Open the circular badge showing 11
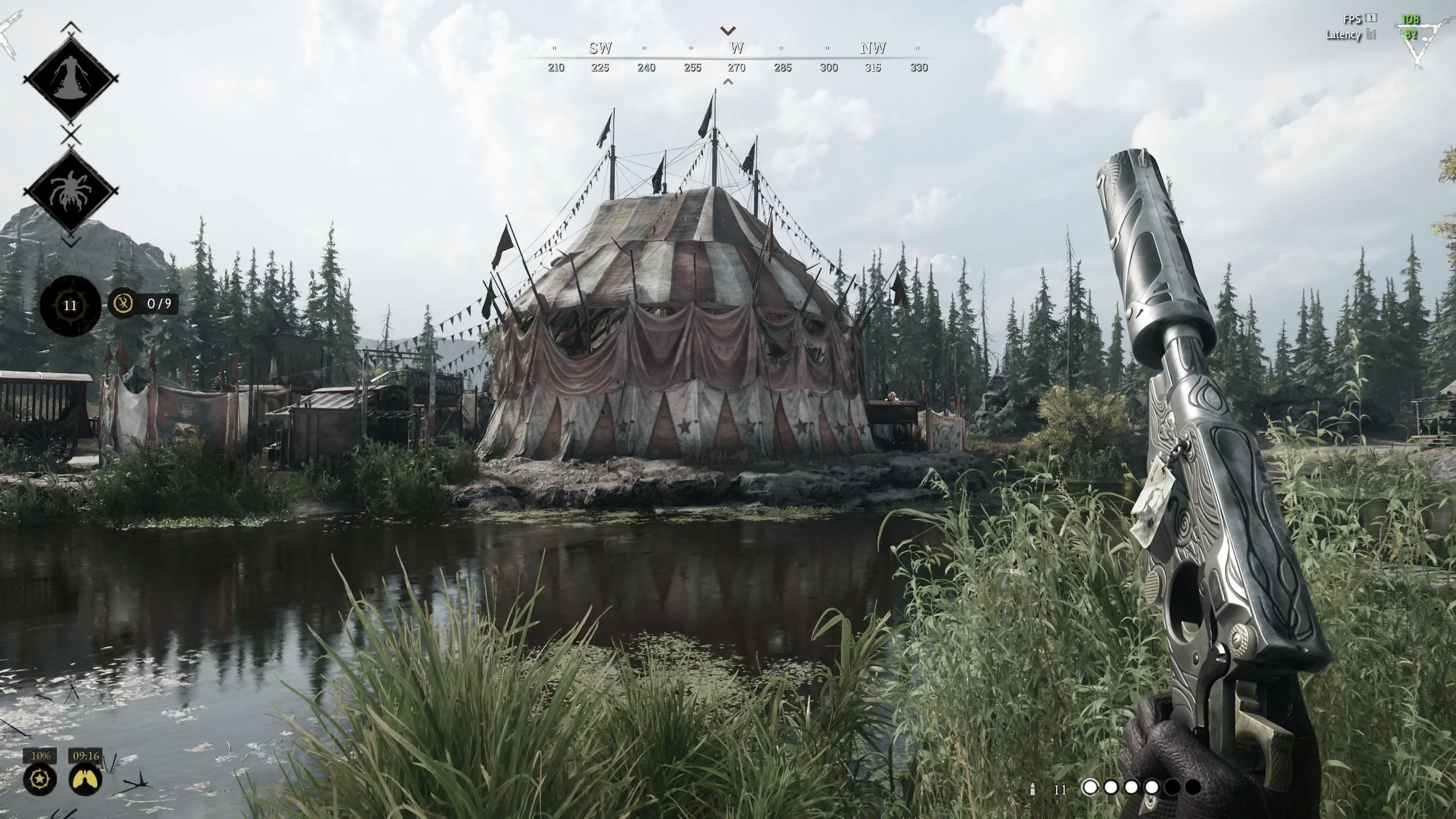 coord(70,305)
